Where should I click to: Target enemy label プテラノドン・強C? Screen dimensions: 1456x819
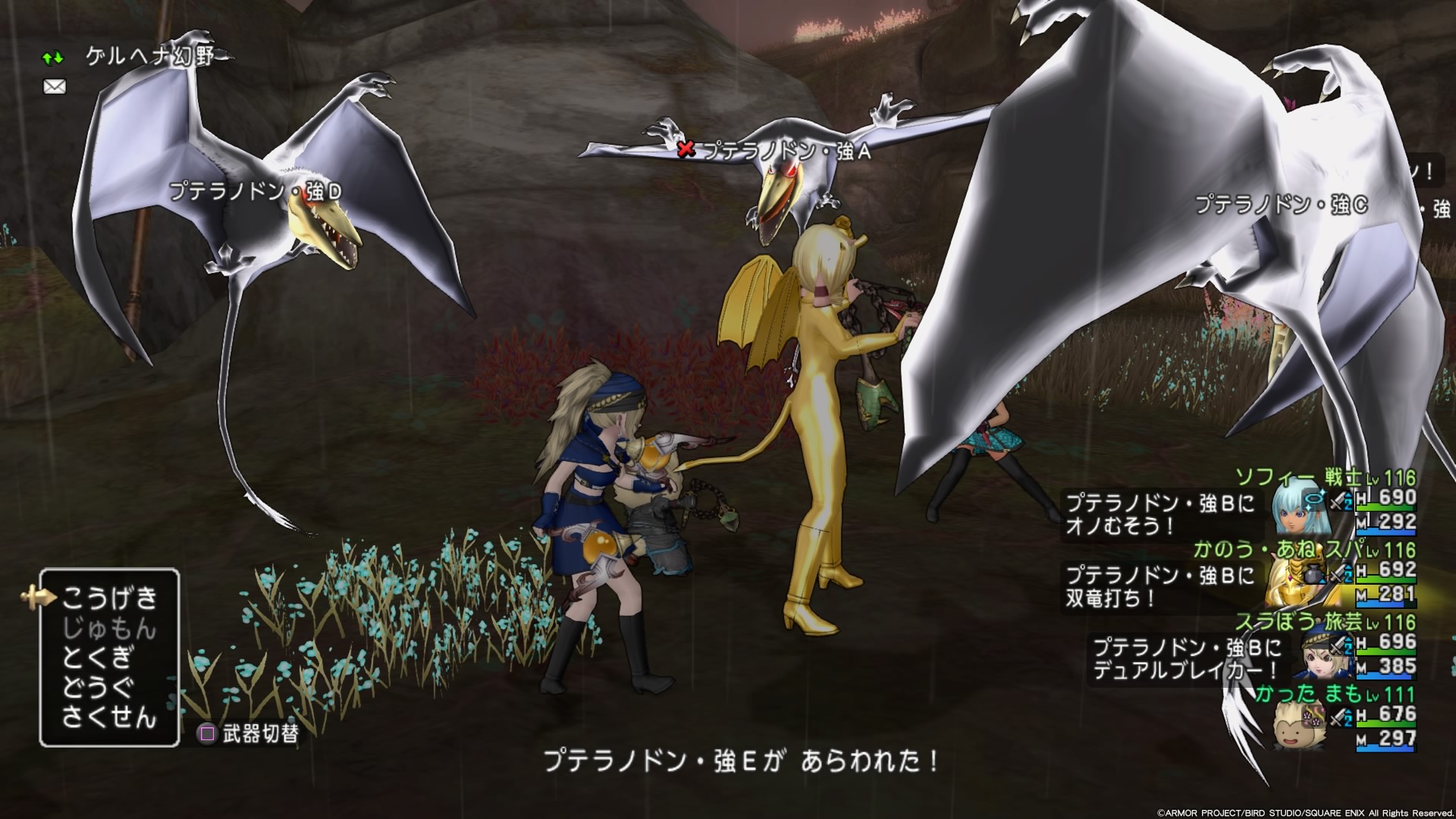click(x=1282, y=204)
